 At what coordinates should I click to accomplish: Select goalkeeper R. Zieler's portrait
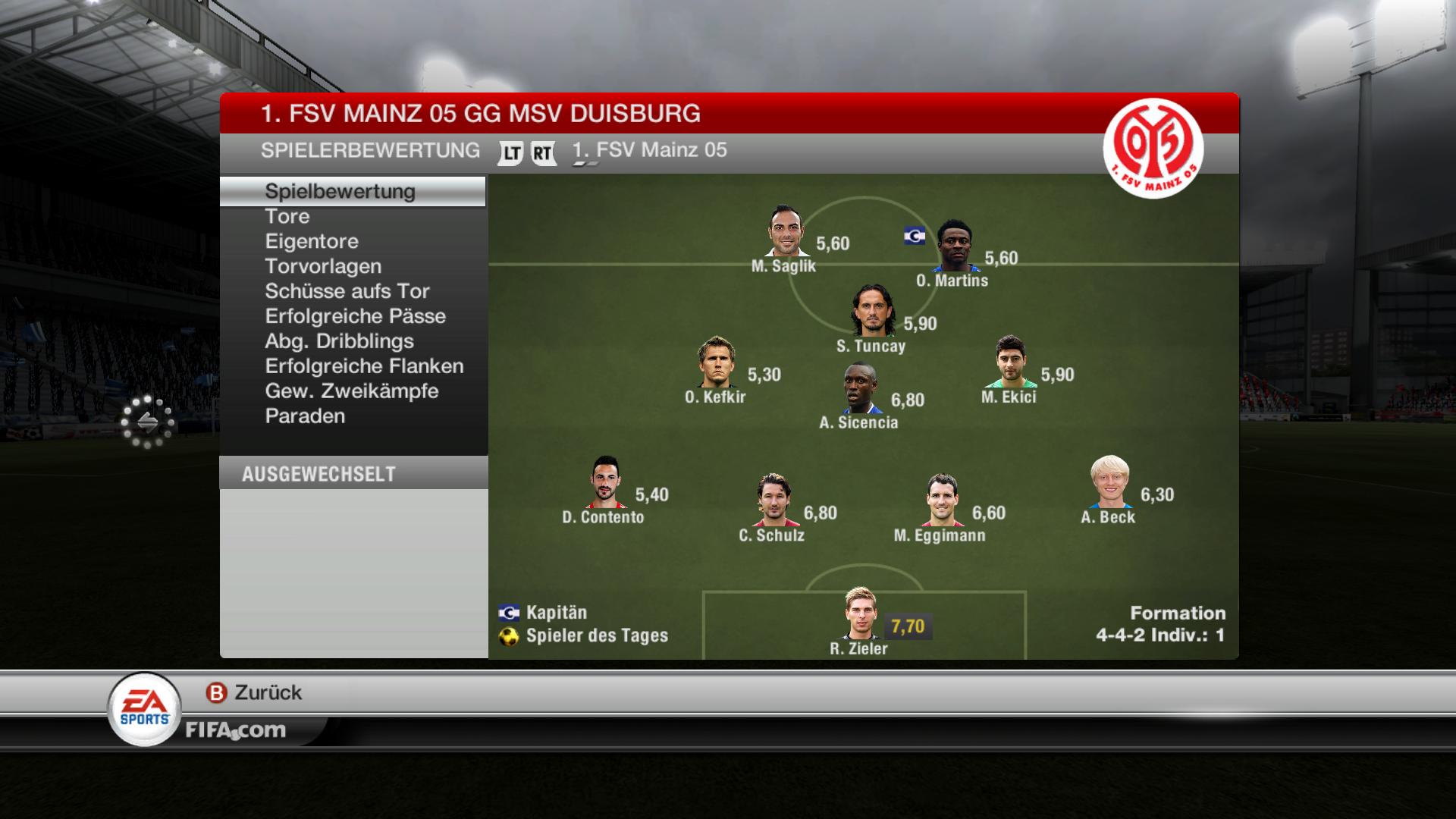(861, 613)
